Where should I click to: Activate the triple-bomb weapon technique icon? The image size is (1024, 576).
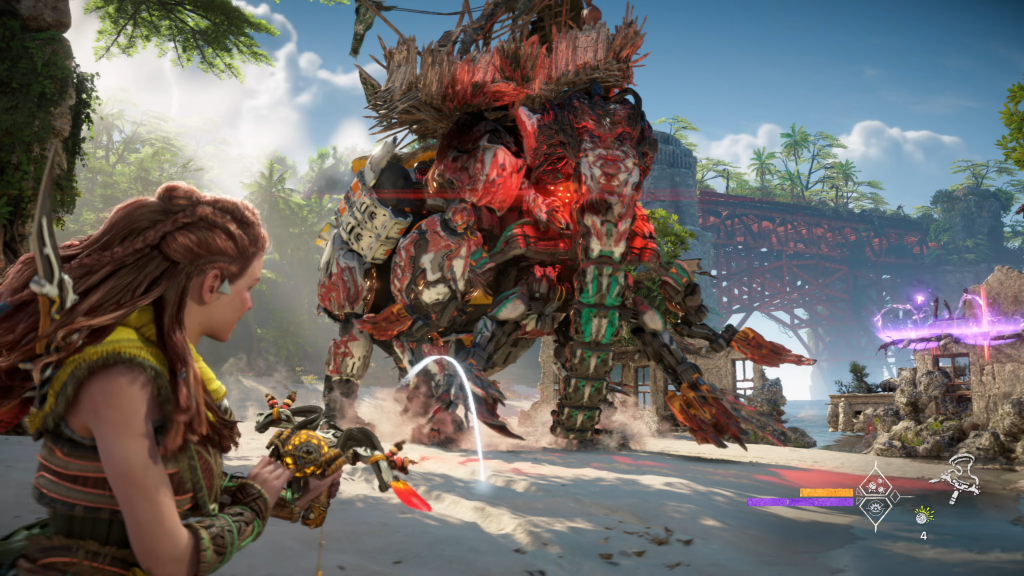pyautogui.click(x=874, y=485)
